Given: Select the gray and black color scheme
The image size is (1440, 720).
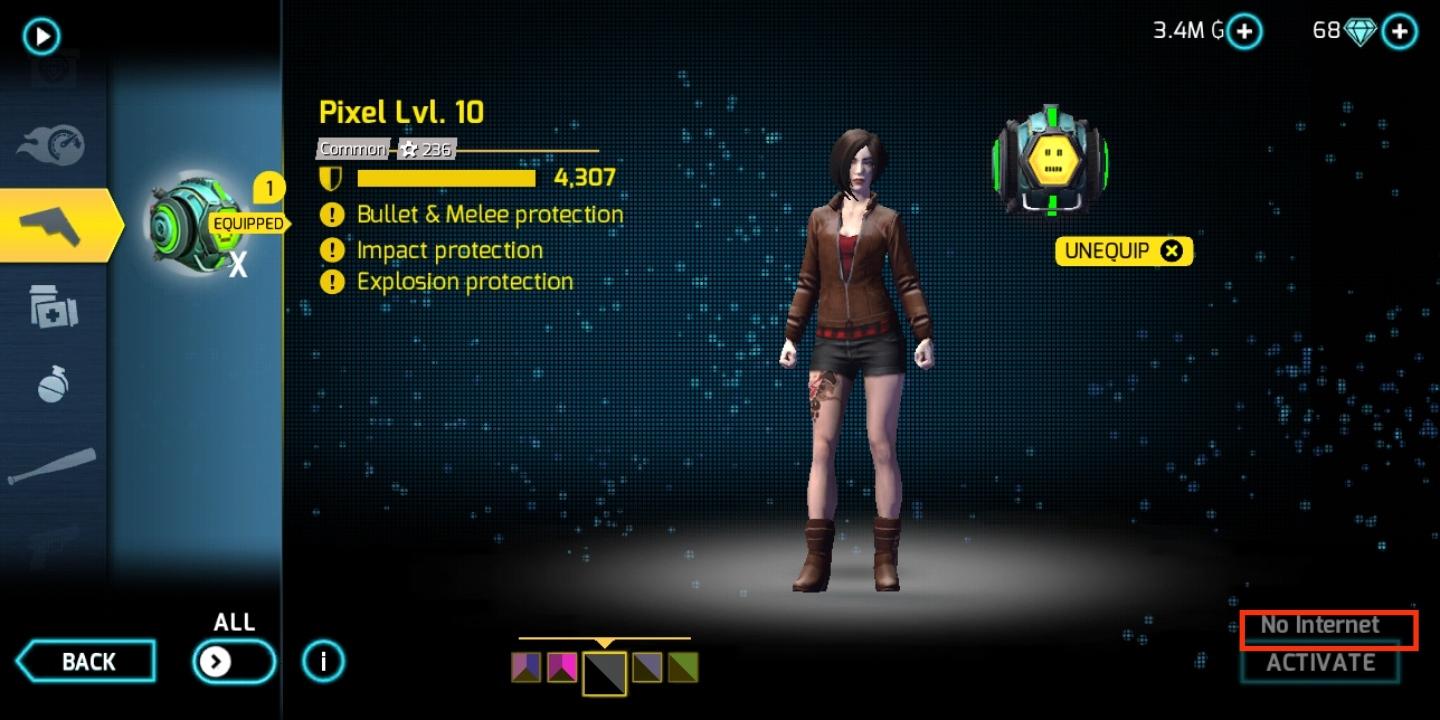Looking at the screenshot, I should (605, 672).
